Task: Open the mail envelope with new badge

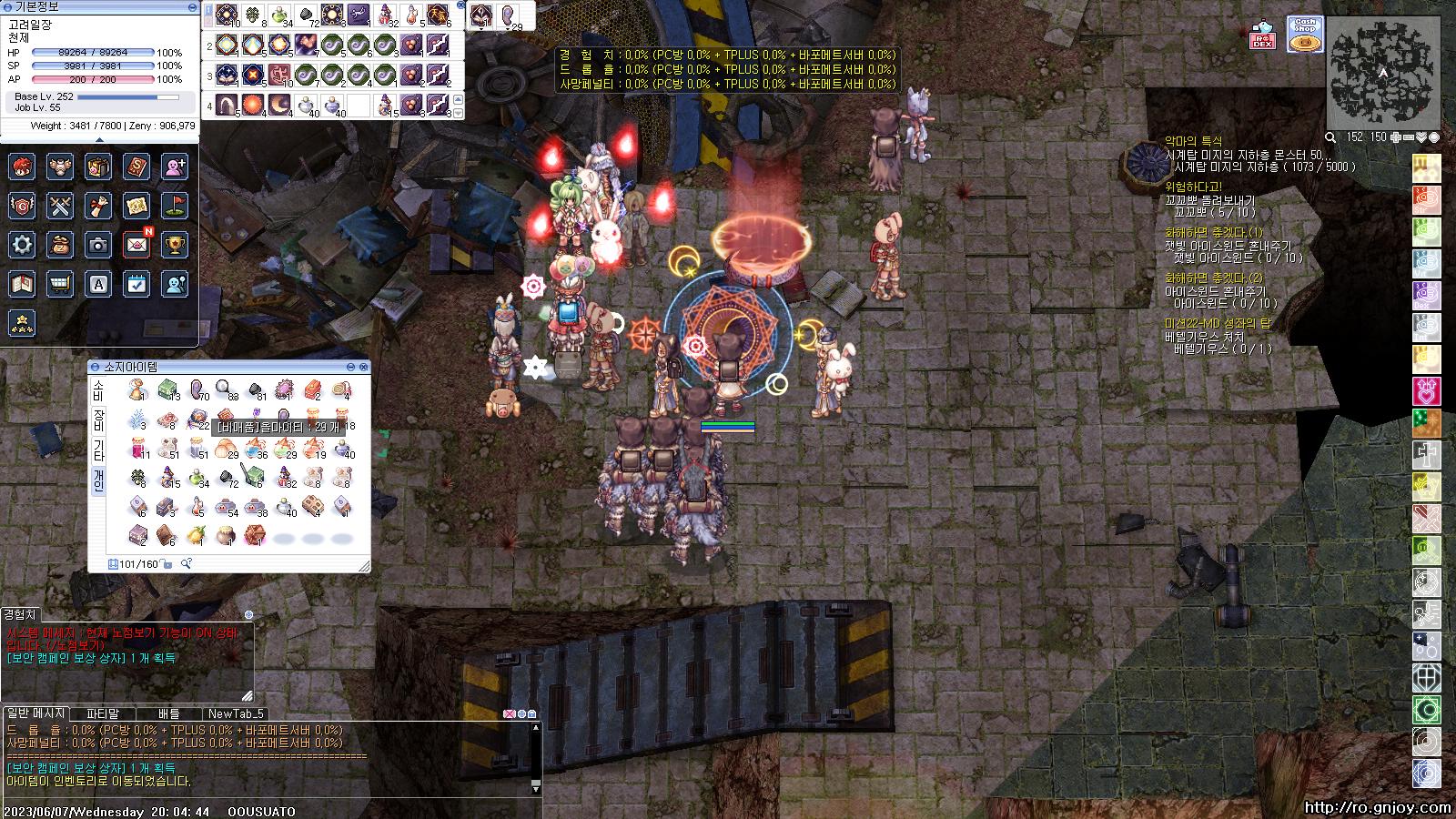Action: tap(136, 245)
